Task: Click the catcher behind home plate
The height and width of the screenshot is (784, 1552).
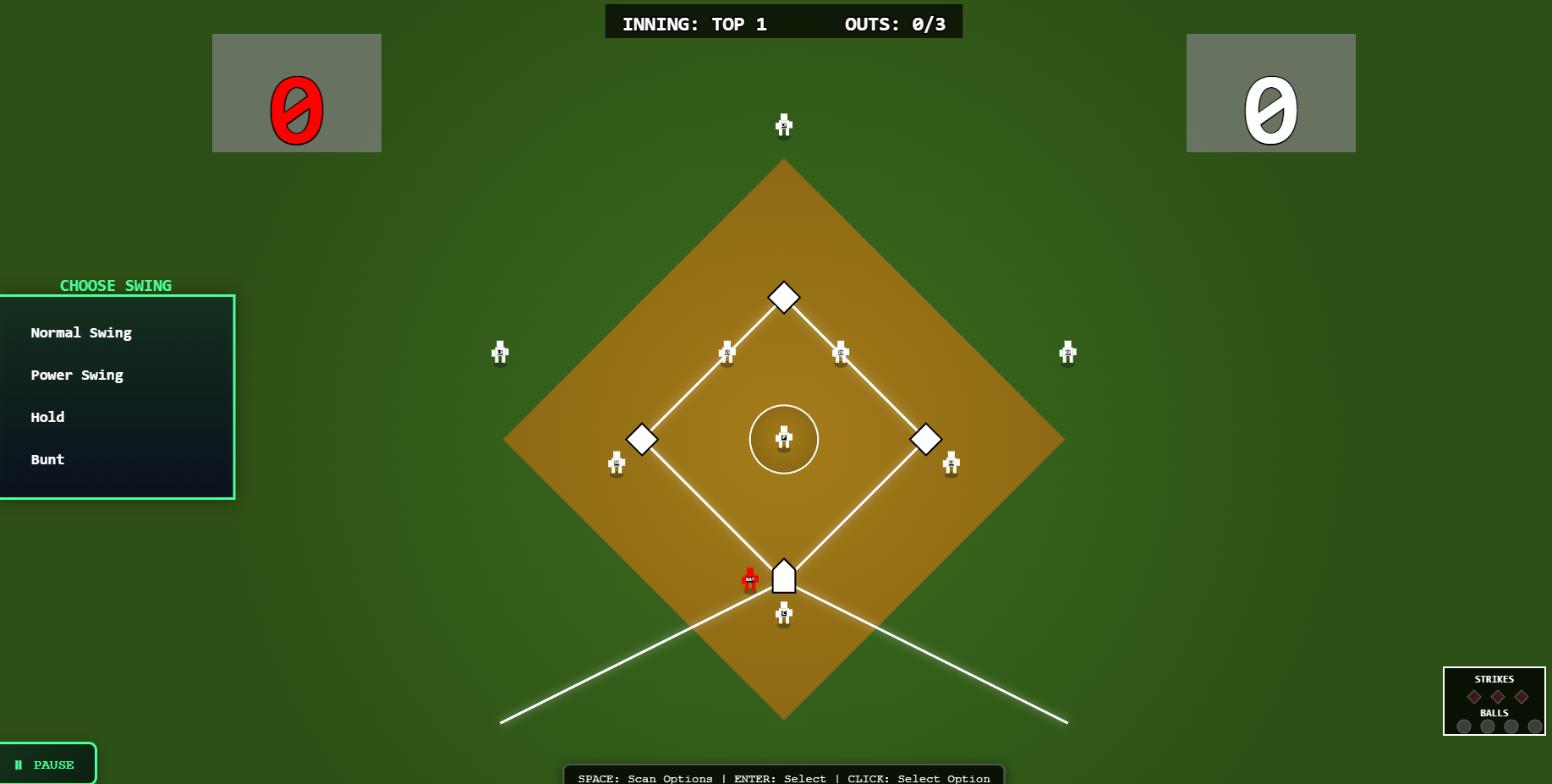Action: tap(782, 613)
